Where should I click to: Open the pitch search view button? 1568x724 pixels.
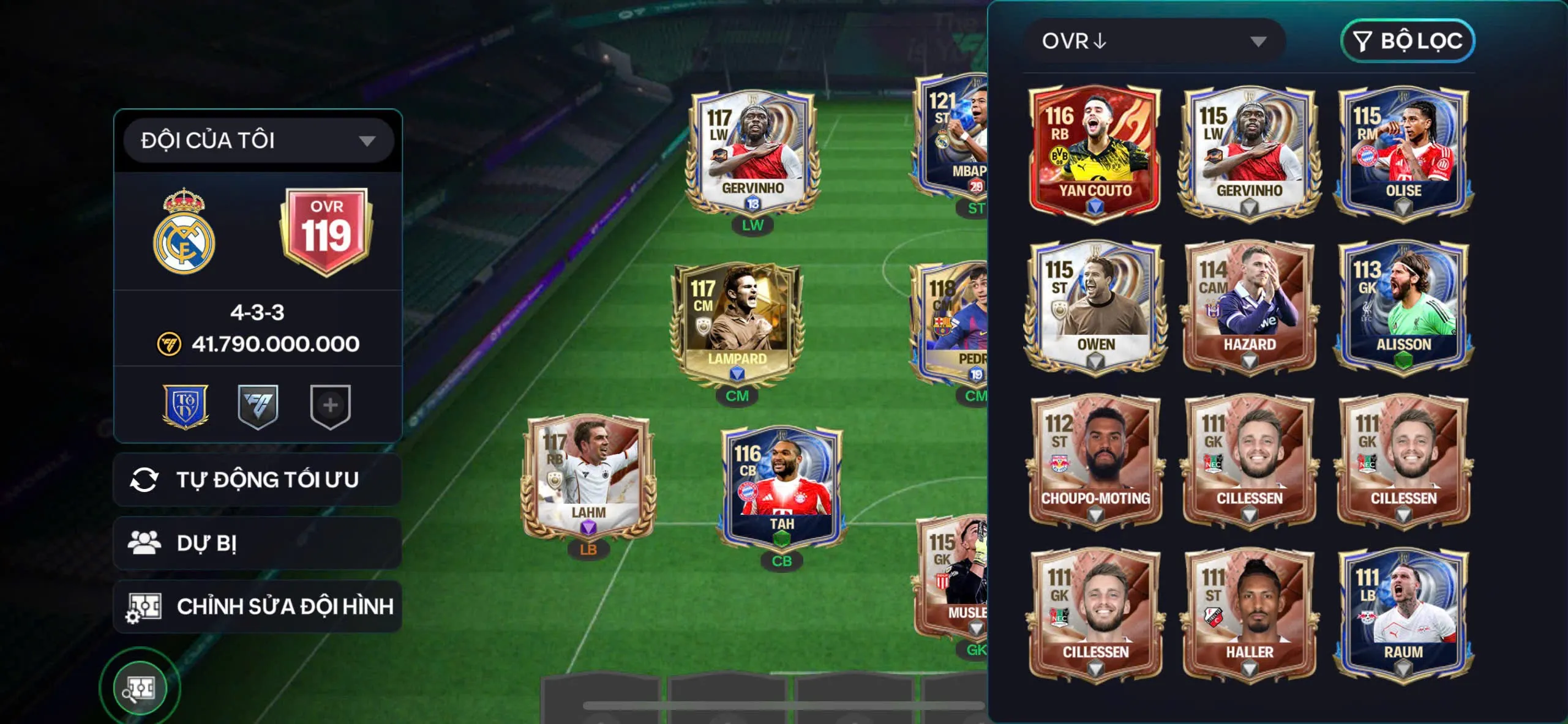[140, 688]
